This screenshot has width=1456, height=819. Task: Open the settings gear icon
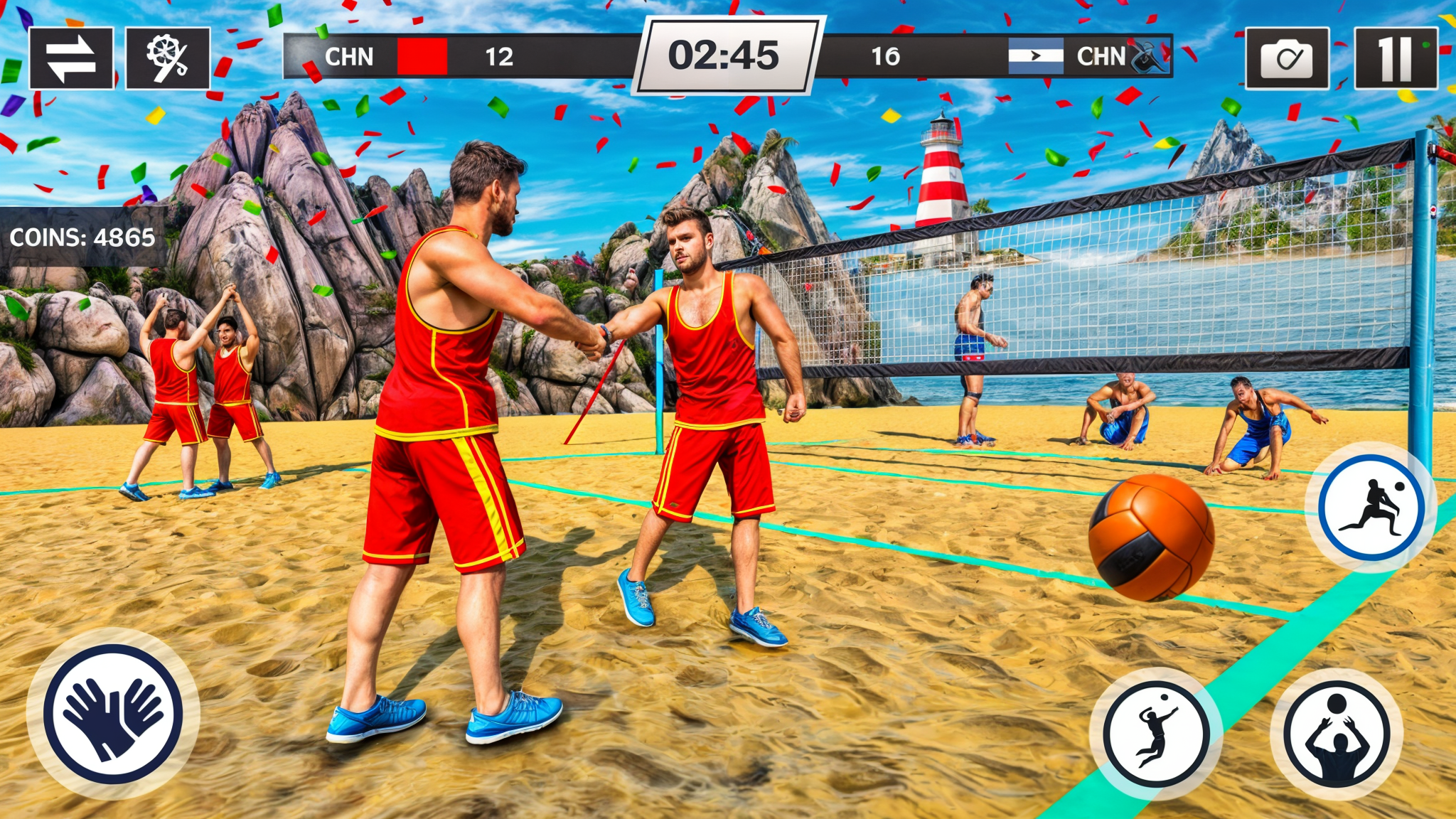pyautogui.click(x=167, y=58)
